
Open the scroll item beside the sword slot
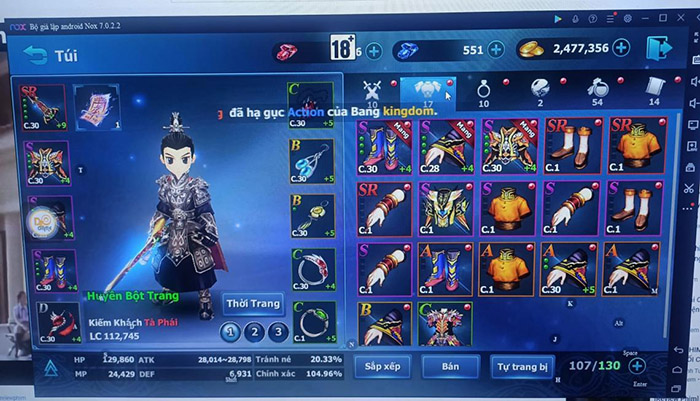point(97,106)
